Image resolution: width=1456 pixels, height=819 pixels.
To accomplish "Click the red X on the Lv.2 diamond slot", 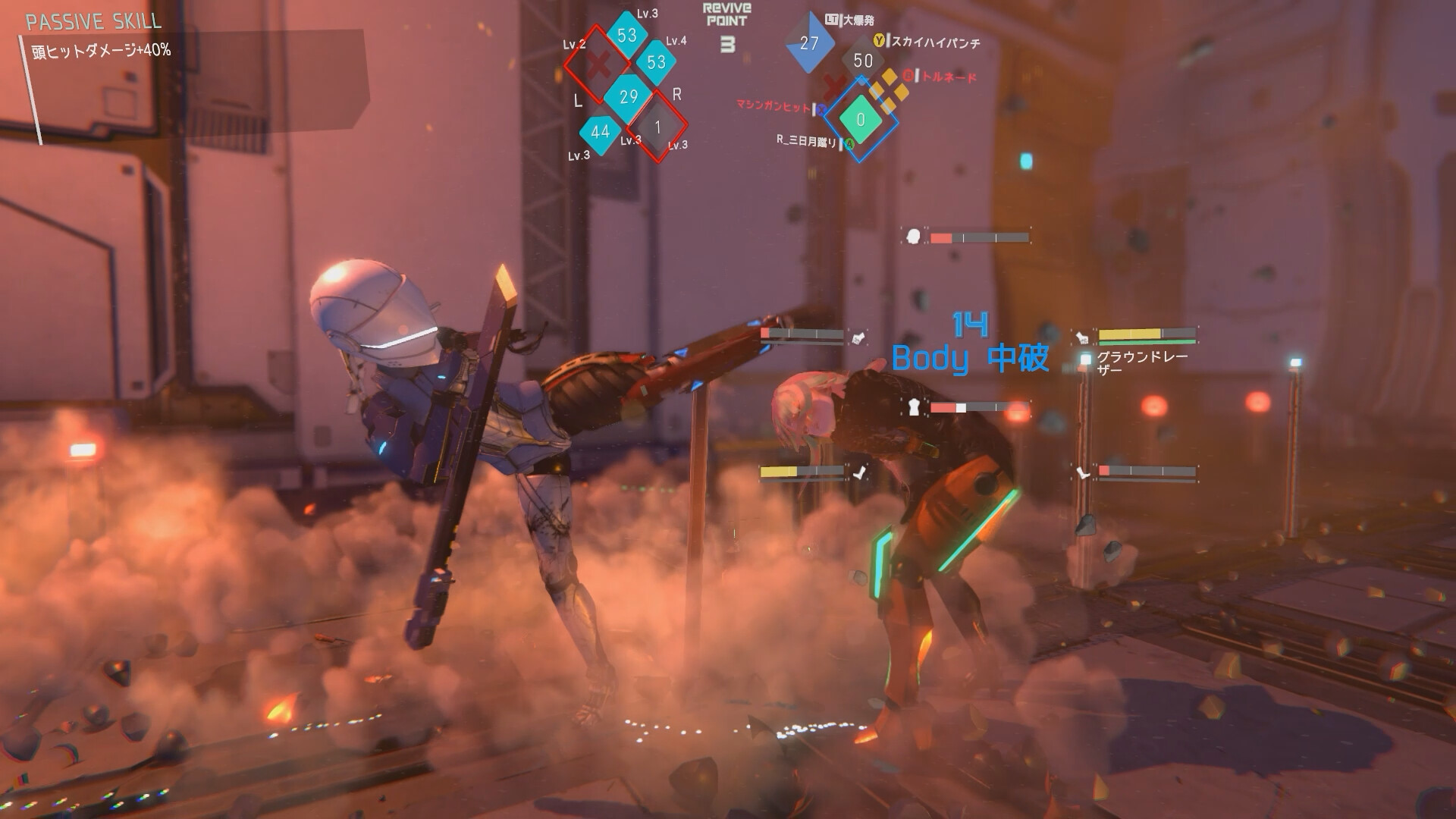I will [598, 63].
